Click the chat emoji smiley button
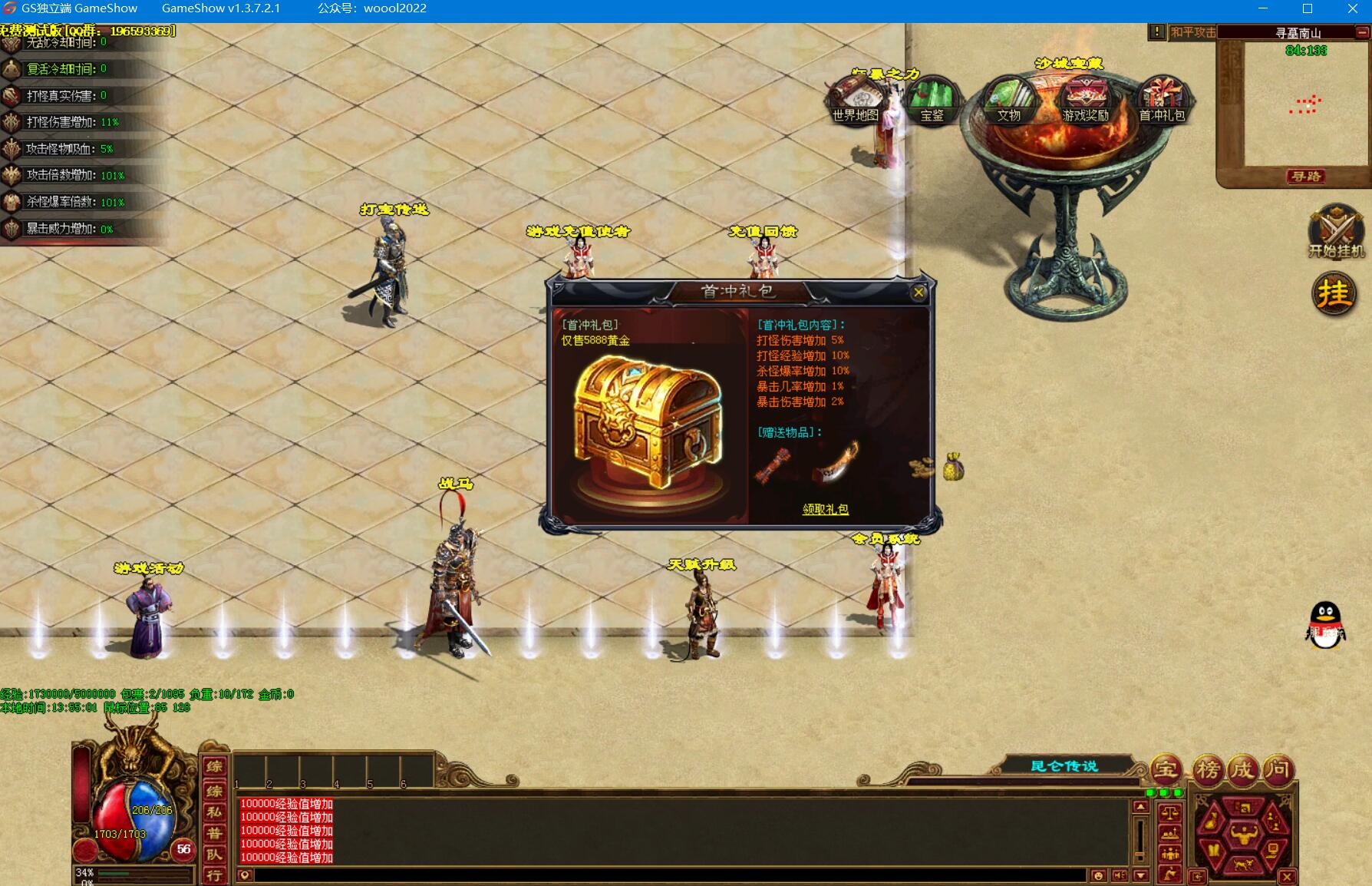Viewport: 1372px width, 886px height. pyautogui.click(x=1098, y=875)
